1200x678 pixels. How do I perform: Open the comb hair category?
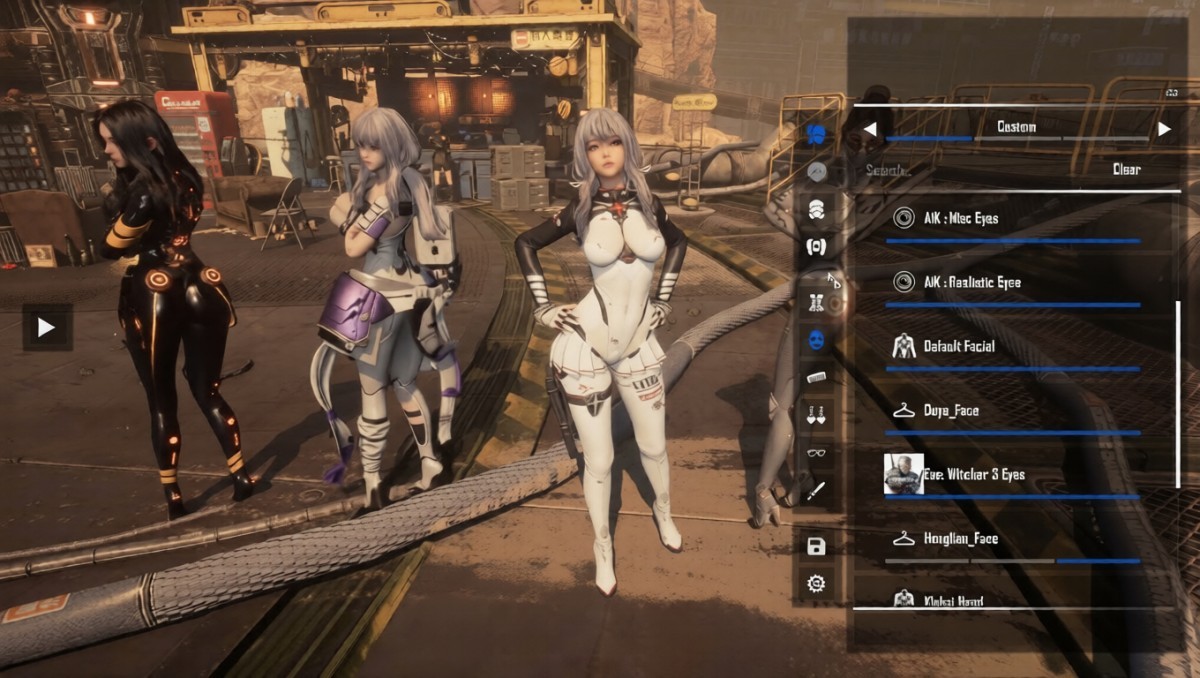816,377
